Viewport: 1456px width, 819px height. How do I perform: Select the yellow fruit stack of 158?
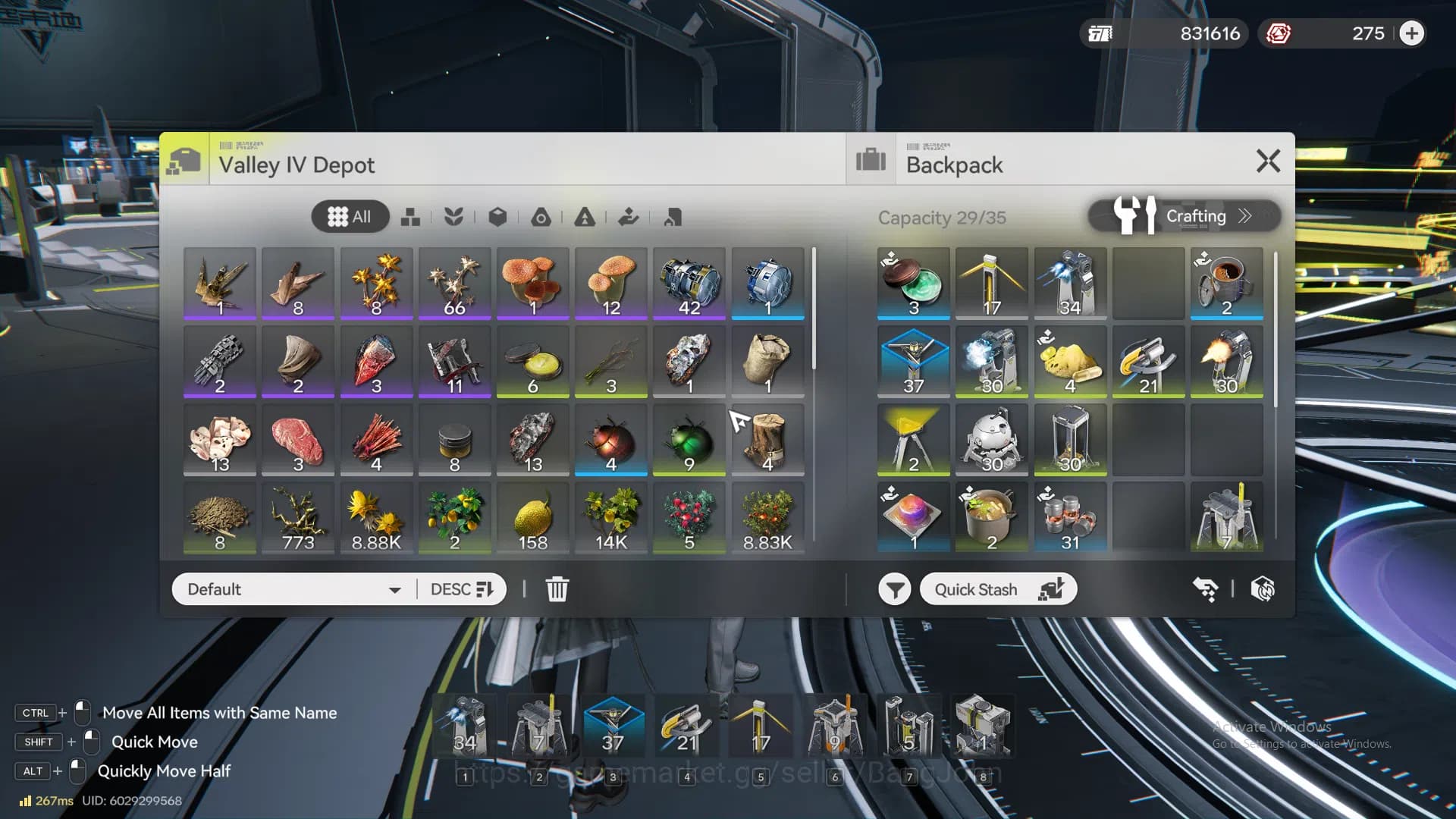532,519
